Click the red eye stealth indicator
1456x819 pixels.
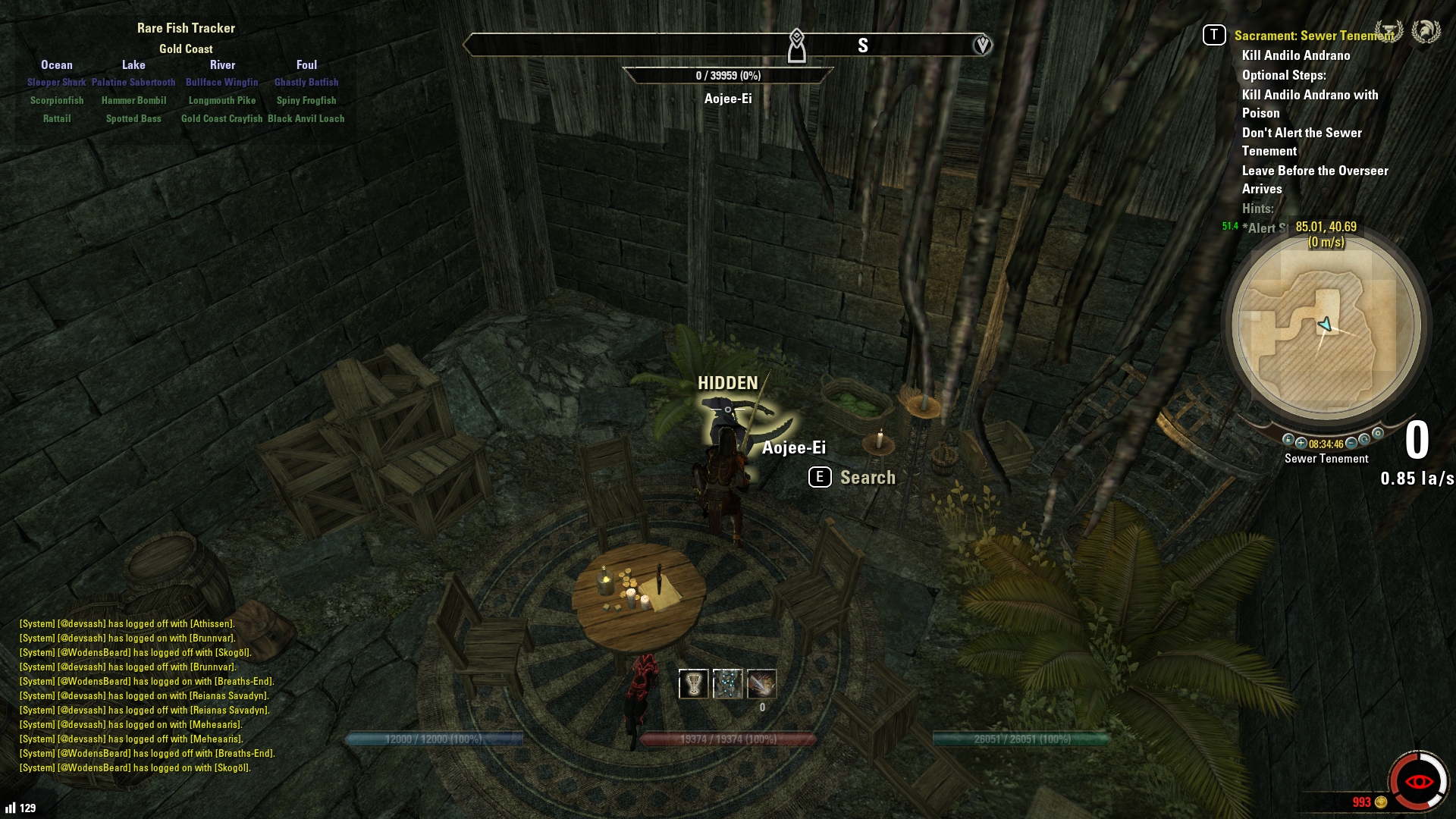1418,781
